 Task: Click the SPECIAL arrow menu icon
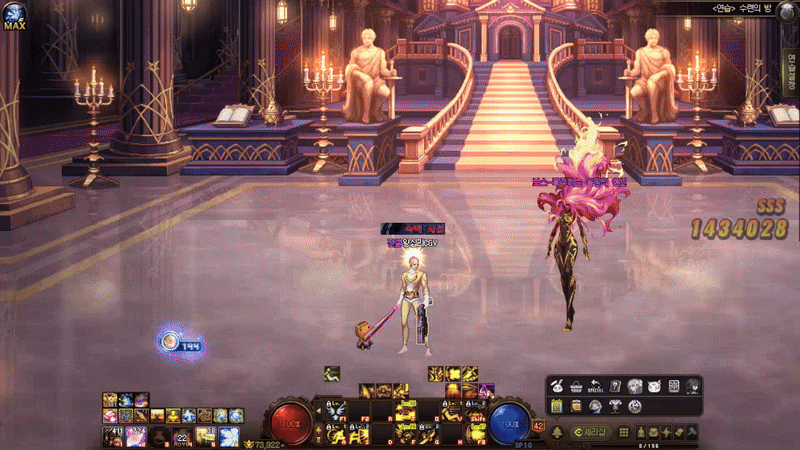pyautogui.click(x=596, y=386)
